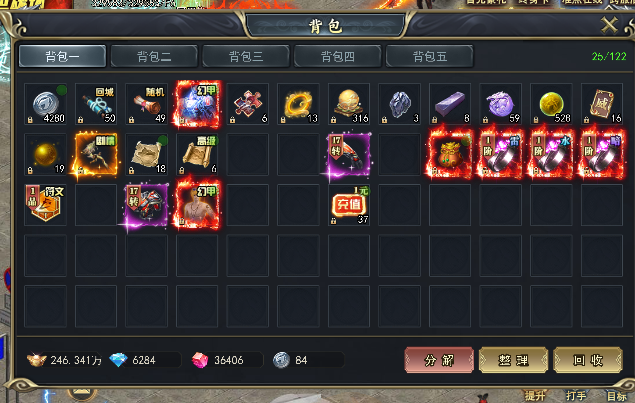
Task: Select the 1品 符文 rune item
Action: click(x=45, y=205)
